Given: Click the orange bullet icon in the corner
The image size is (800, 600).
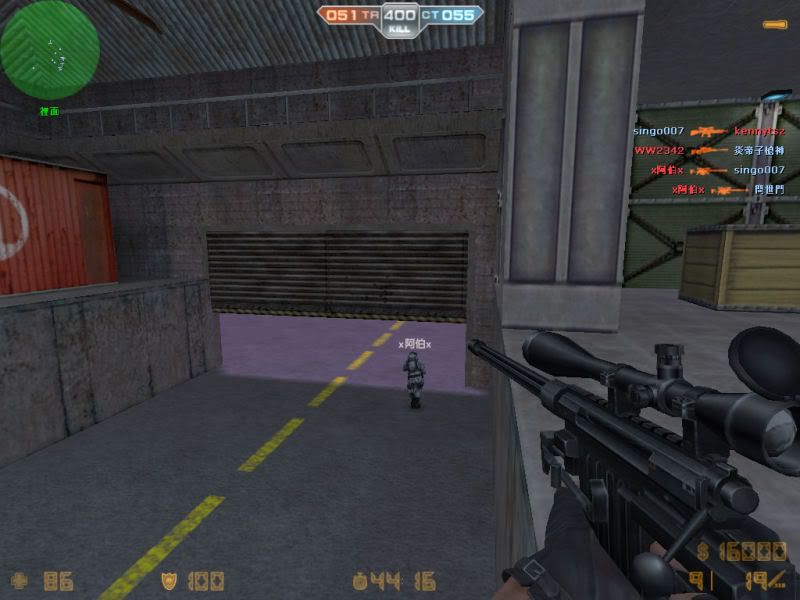Looking at the screenshot, I should (775, 24).
